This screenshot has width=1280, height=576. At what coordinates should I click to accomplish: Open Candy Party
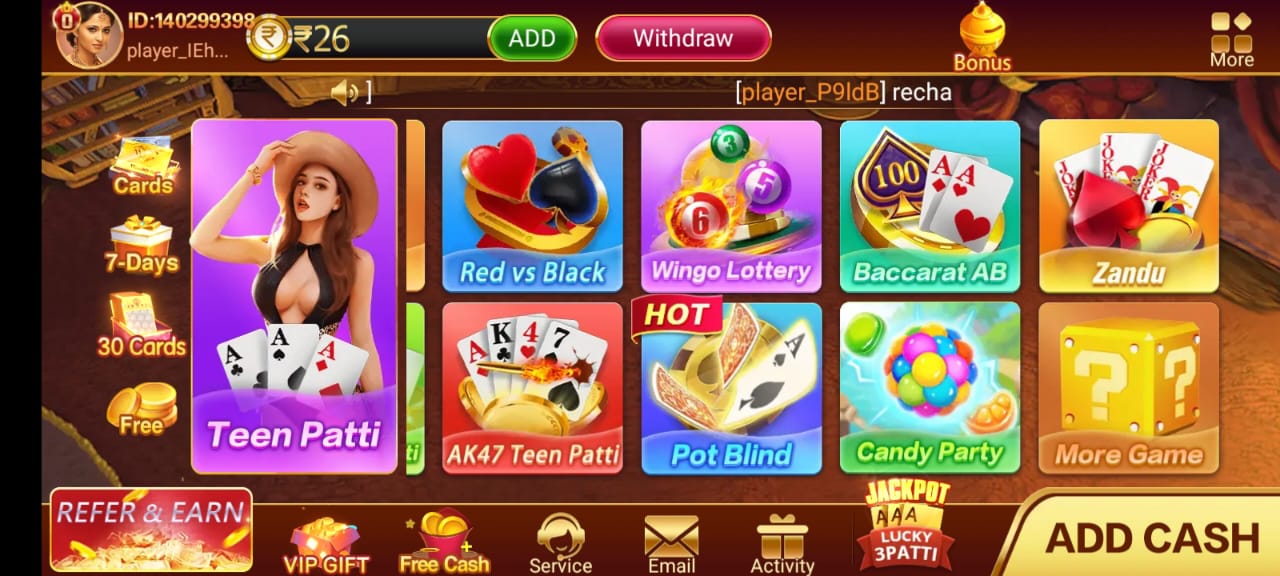coord(930,388)
